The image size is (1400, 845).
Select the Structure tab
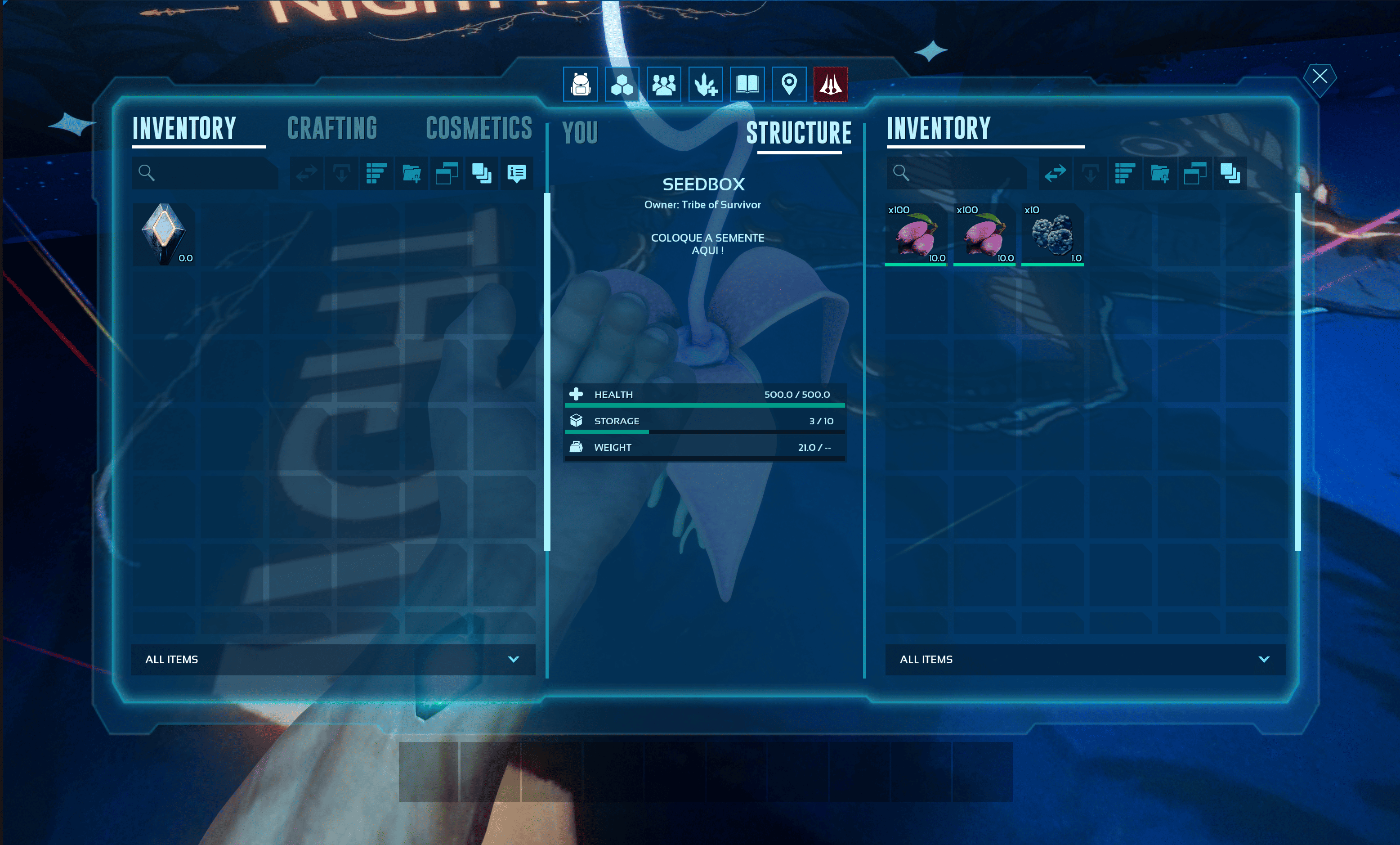tap(798, 133)
